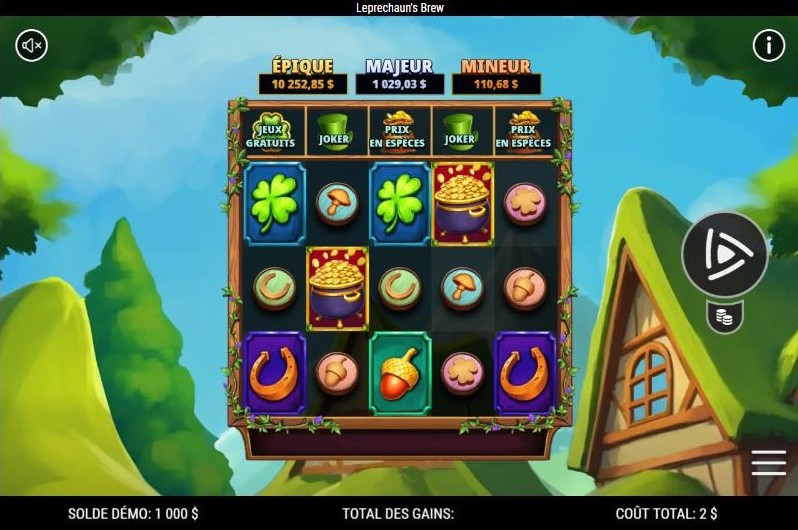Open the game info panel
This screenshot has width=798, height=530.
(x=768, y=45)
